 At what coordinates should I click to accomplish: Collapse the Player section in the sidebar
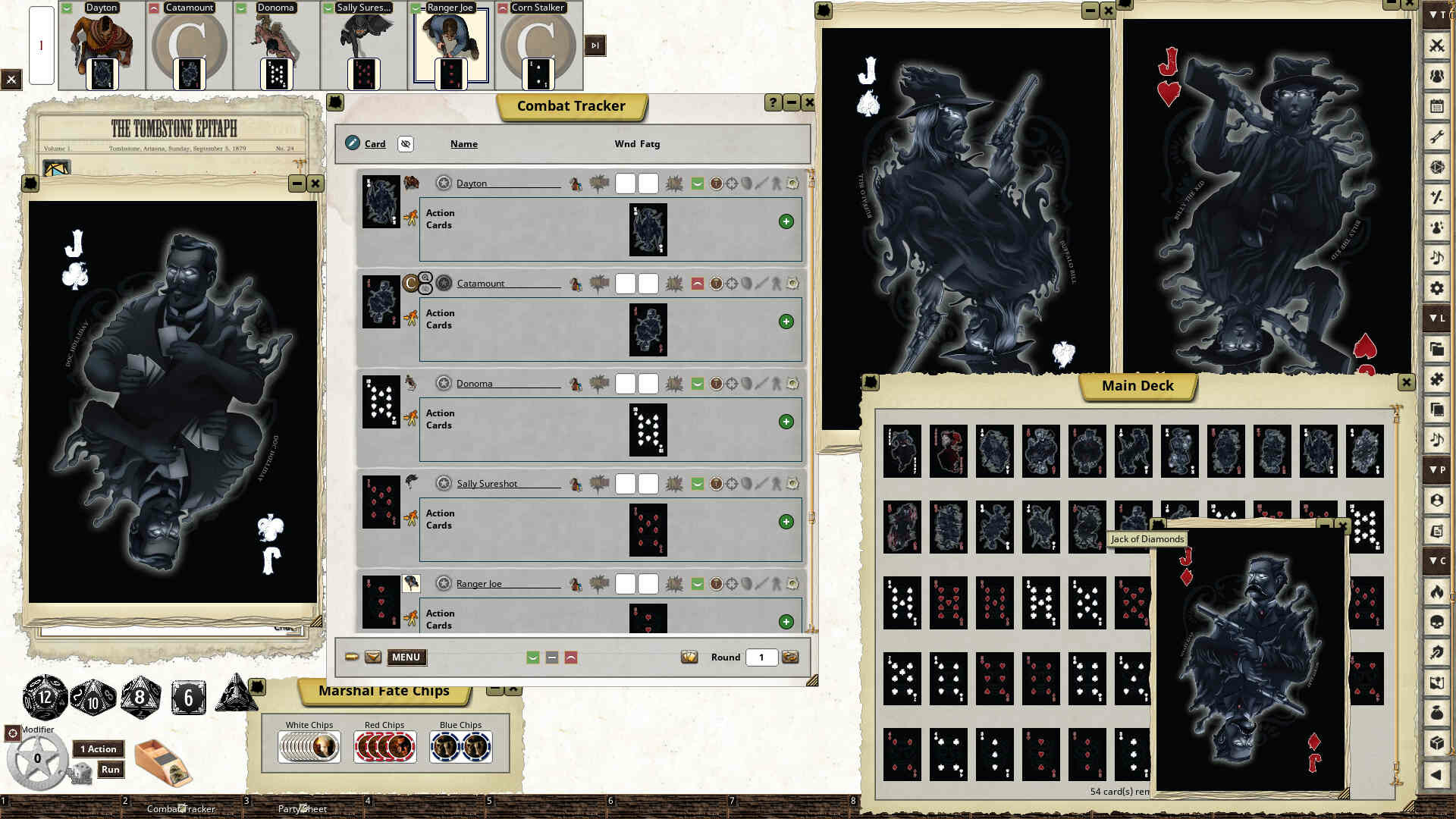[x=1436, y=470]
